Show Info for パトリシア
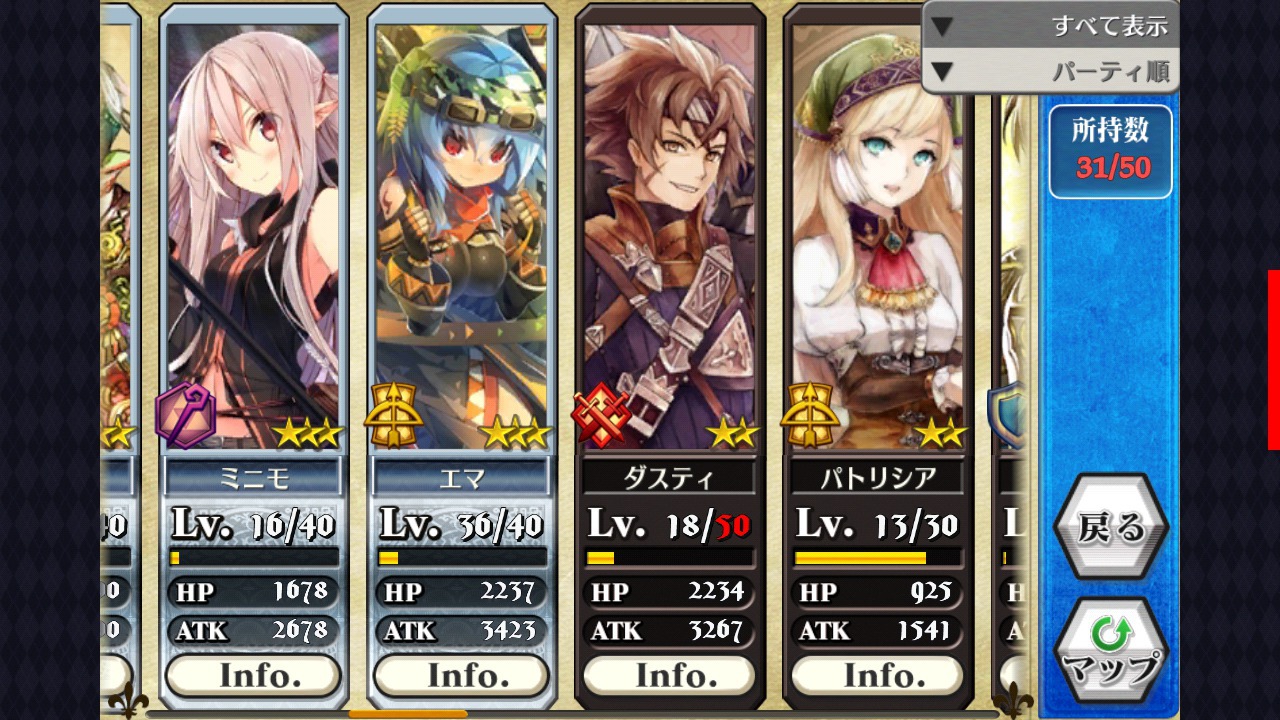The image size is (1280, 720). pos(877,676)
